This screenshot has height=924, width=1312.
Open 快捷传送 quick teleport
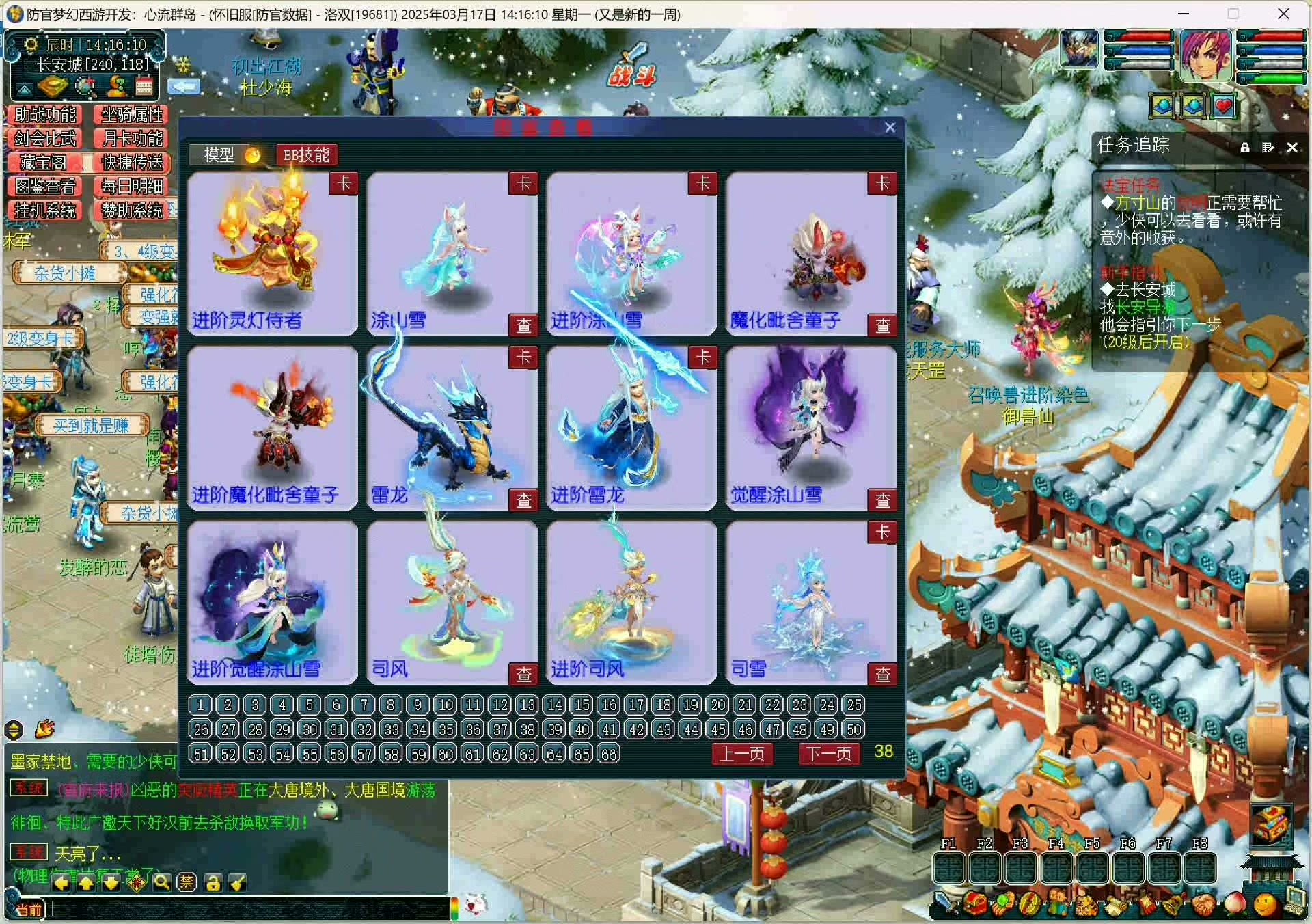coord(132,163)
